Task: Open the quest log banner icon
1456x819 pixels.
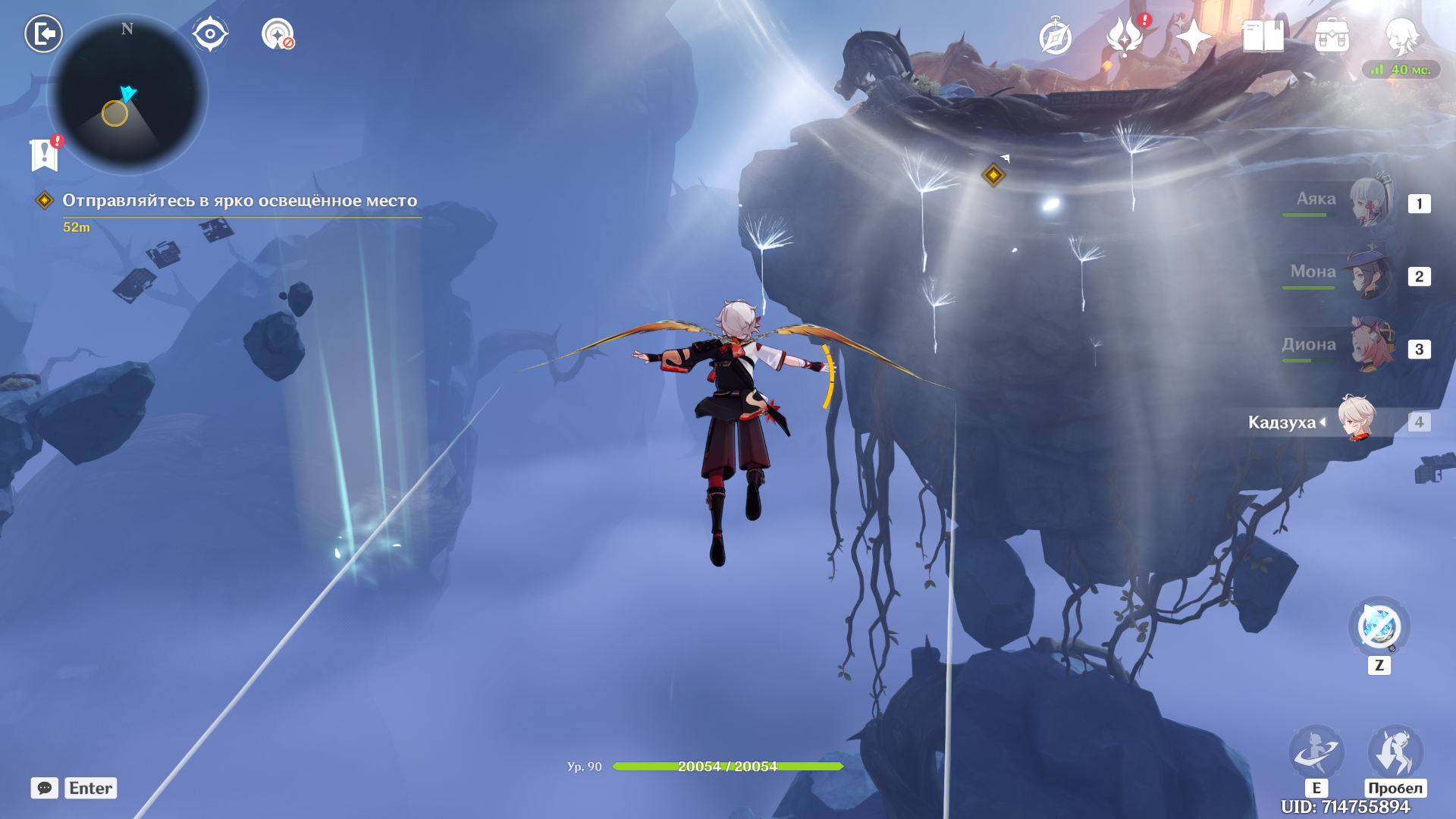Action: 45,154
